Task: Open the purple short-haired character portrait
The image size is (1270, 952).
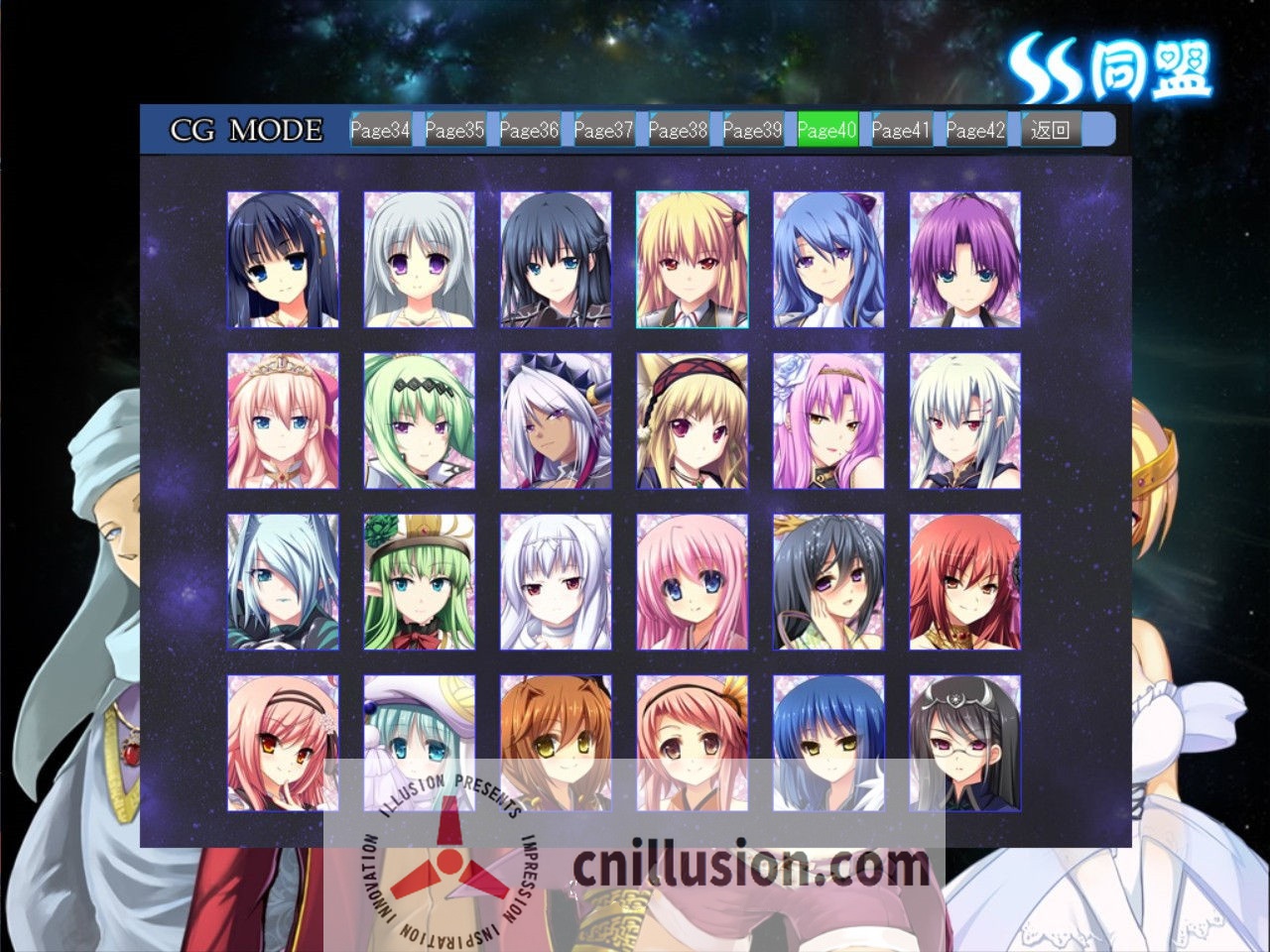Action: (x=964, y=260)
